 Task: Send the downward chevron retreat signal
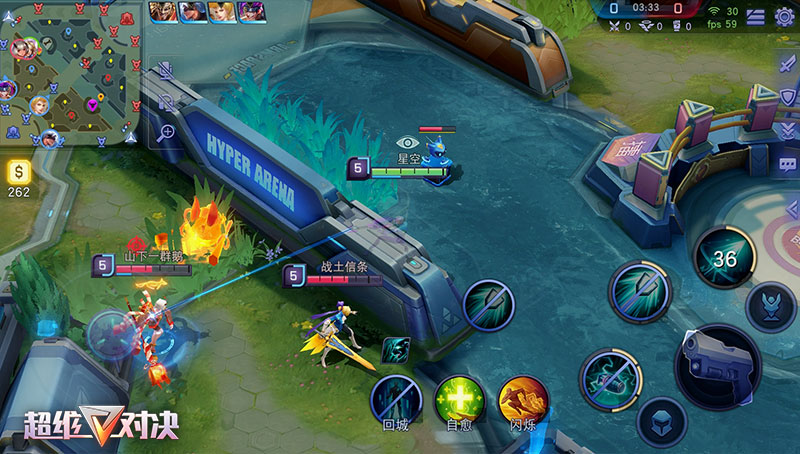787,129
